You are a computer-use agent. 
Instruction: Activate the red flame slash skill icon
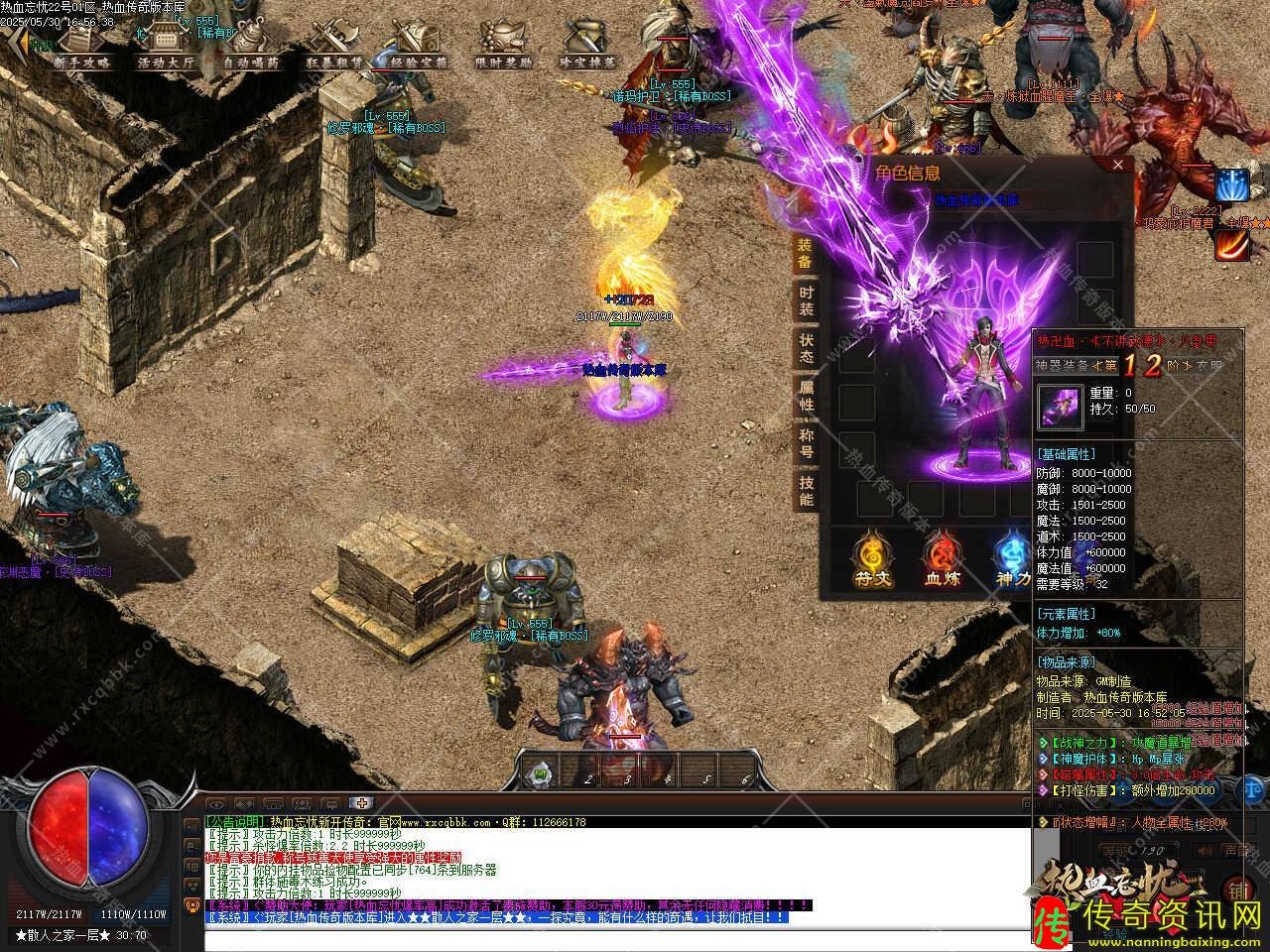1231,243
